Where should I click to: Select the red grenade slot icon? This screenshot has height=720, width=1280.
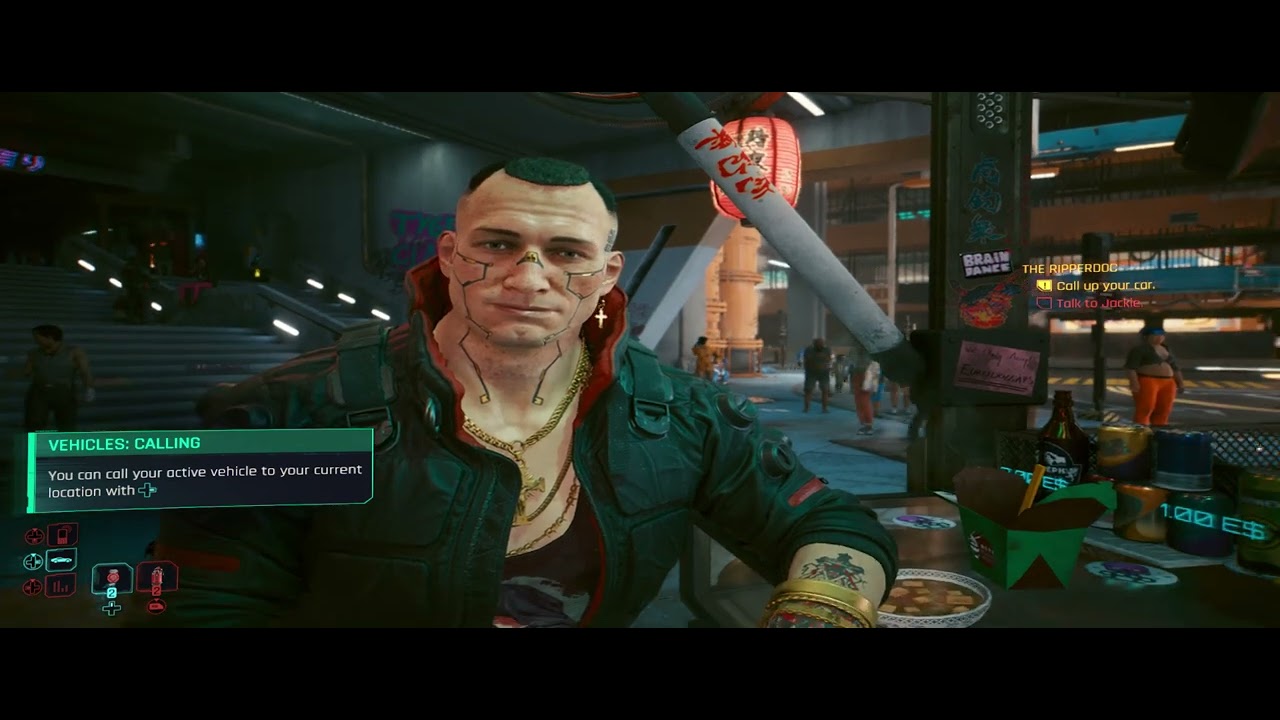pos(157,578)
